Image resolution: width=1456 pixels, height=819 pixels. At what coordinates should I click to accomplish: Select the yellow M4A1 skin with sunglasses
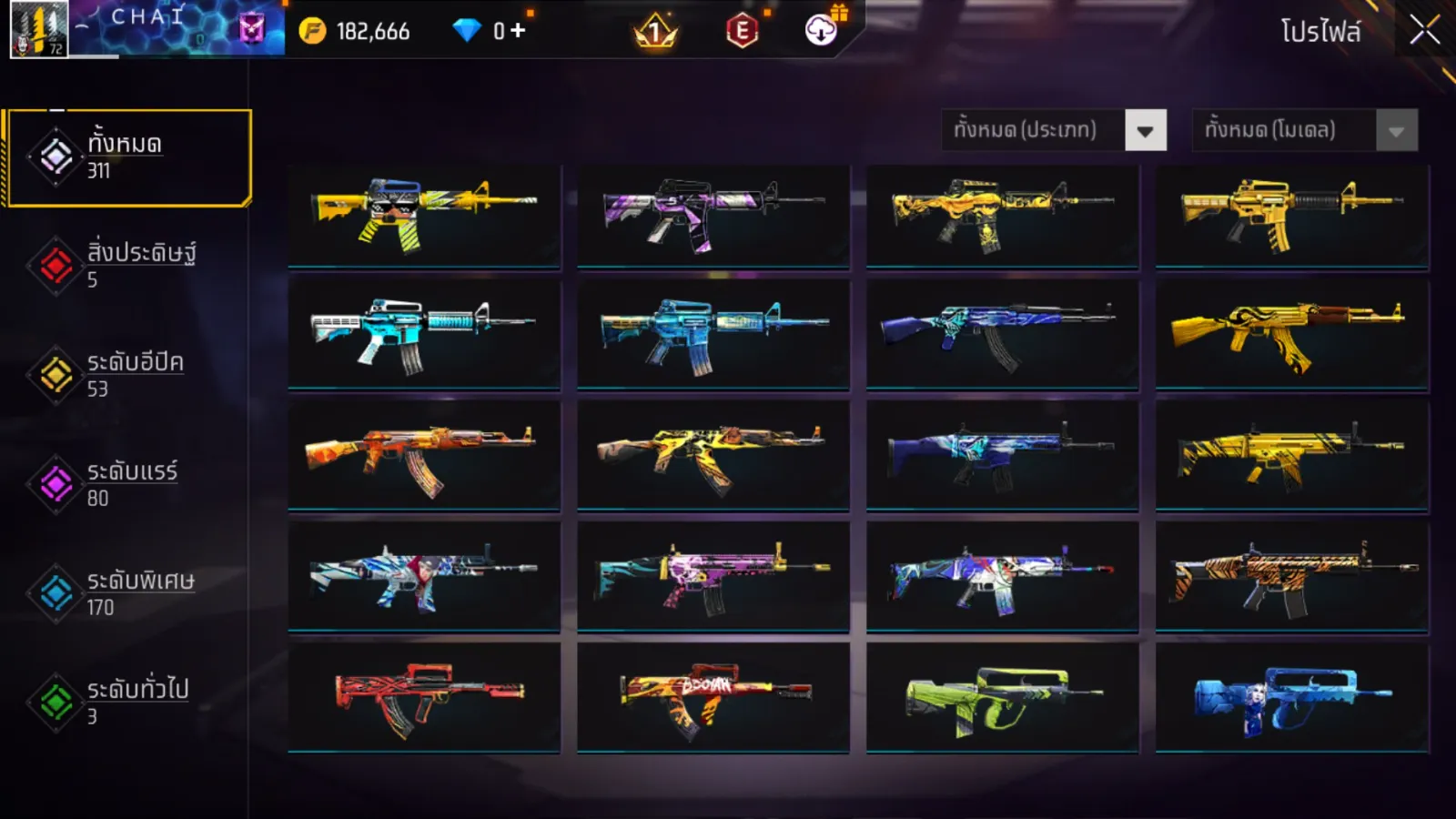click(424, 216)
